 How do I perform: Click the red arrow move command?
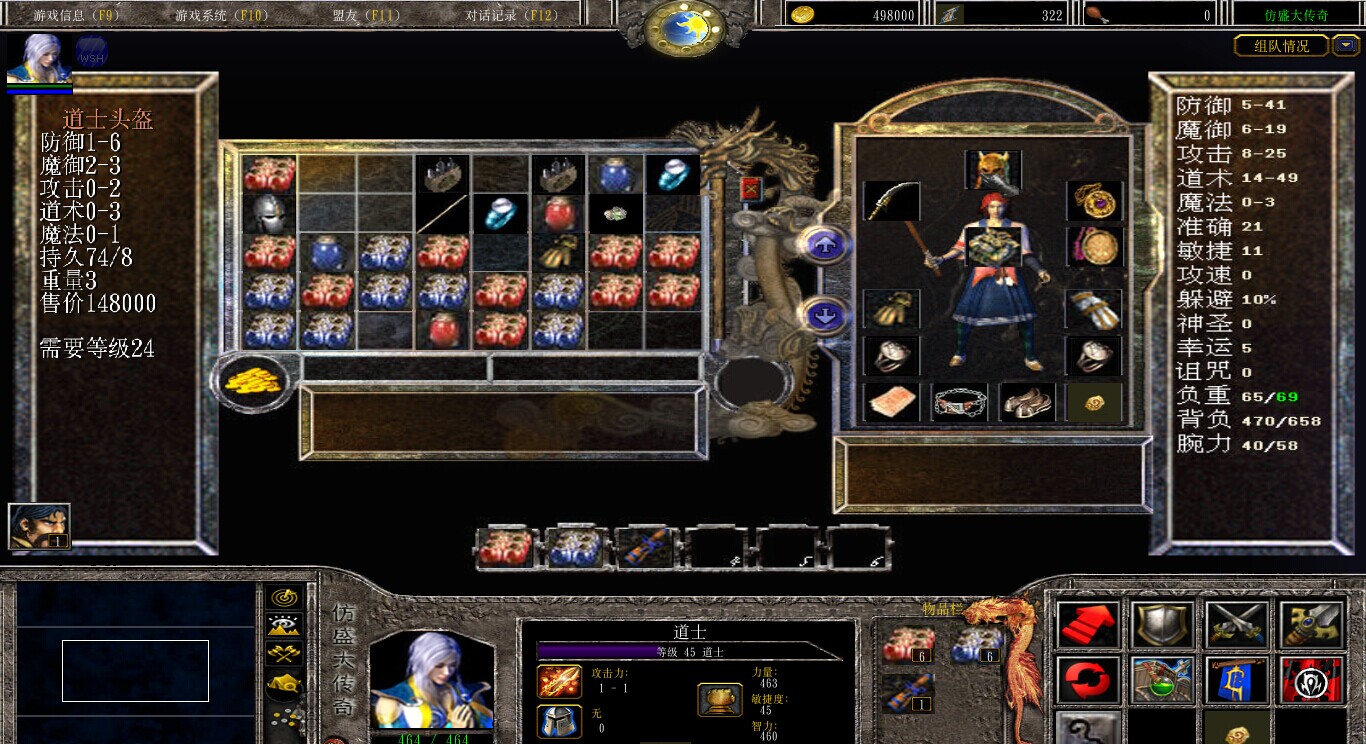tap(1088, 624)
